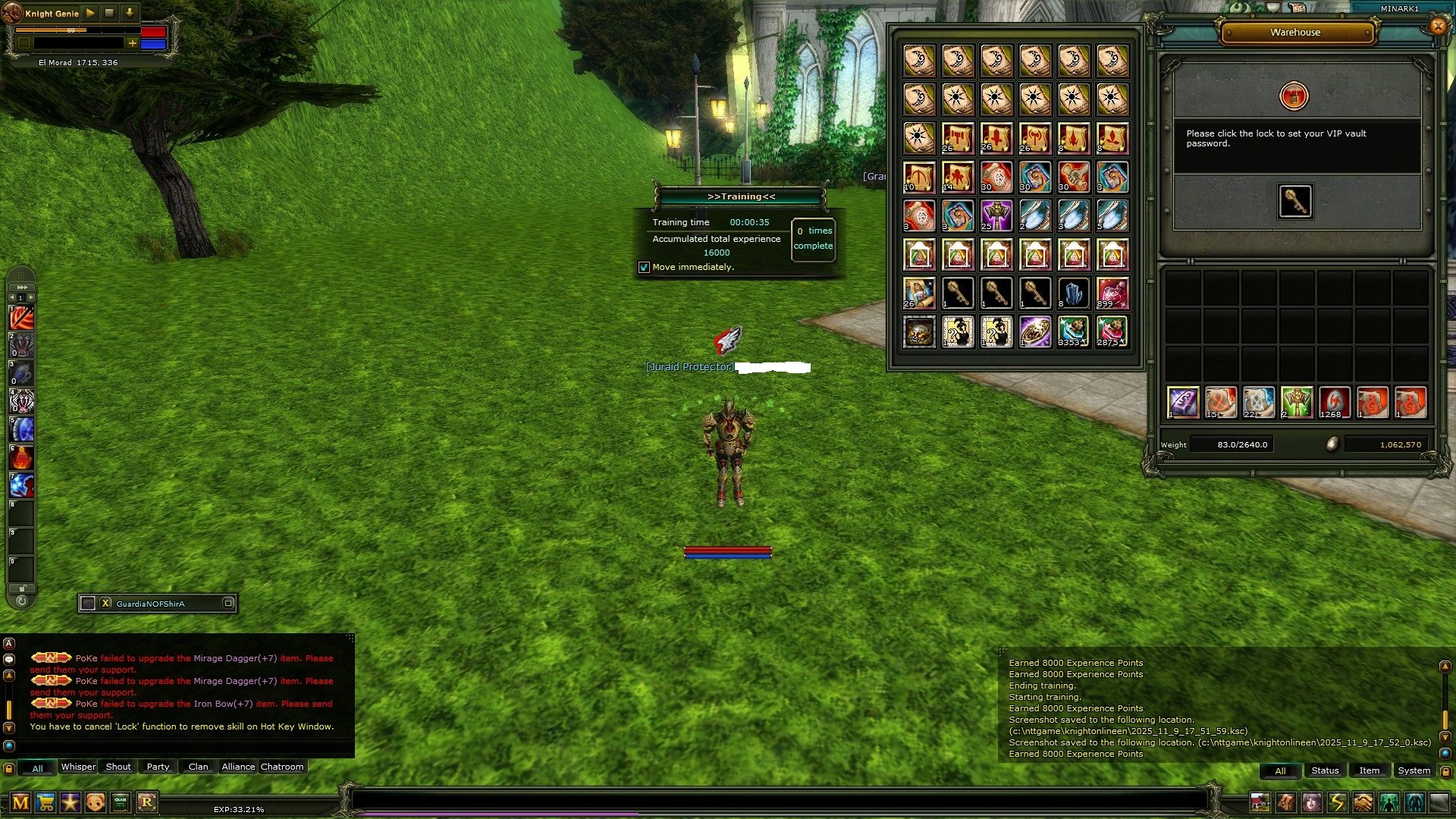The image size is (1456, 819).
Task: Select the stack of 899 red potions
Action: click(1112, 293)
